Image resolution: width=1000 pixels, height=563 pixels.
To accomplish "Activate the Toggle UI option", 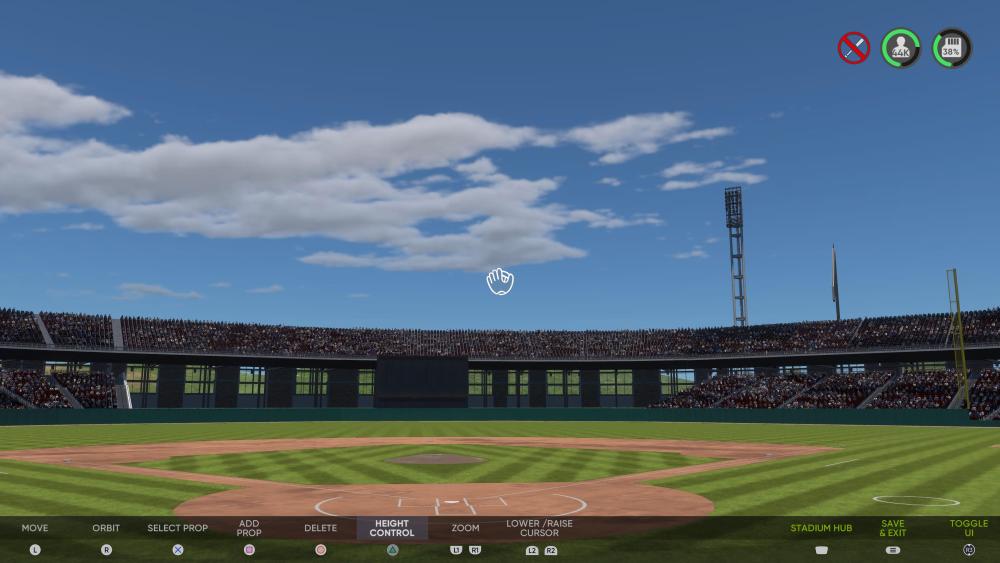I will 968,528.
